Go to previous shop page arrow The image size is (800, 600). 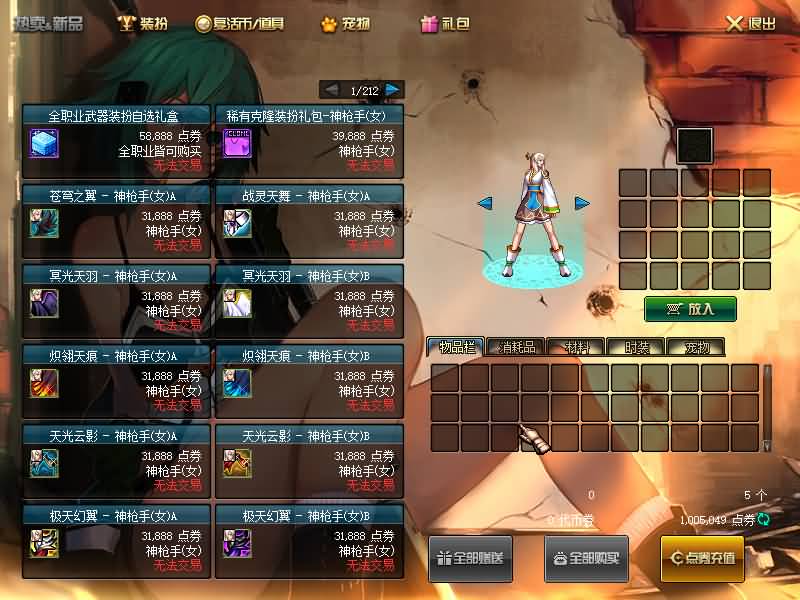point(330,90)
